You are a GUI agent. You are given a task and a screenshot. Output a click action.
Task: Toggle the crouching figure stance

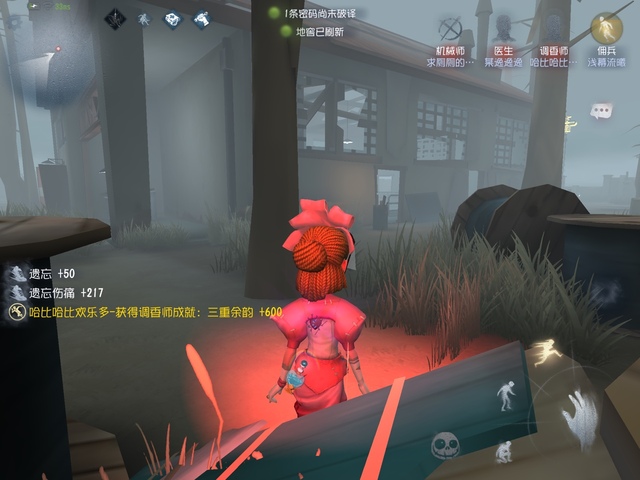(x=504, y=452)
